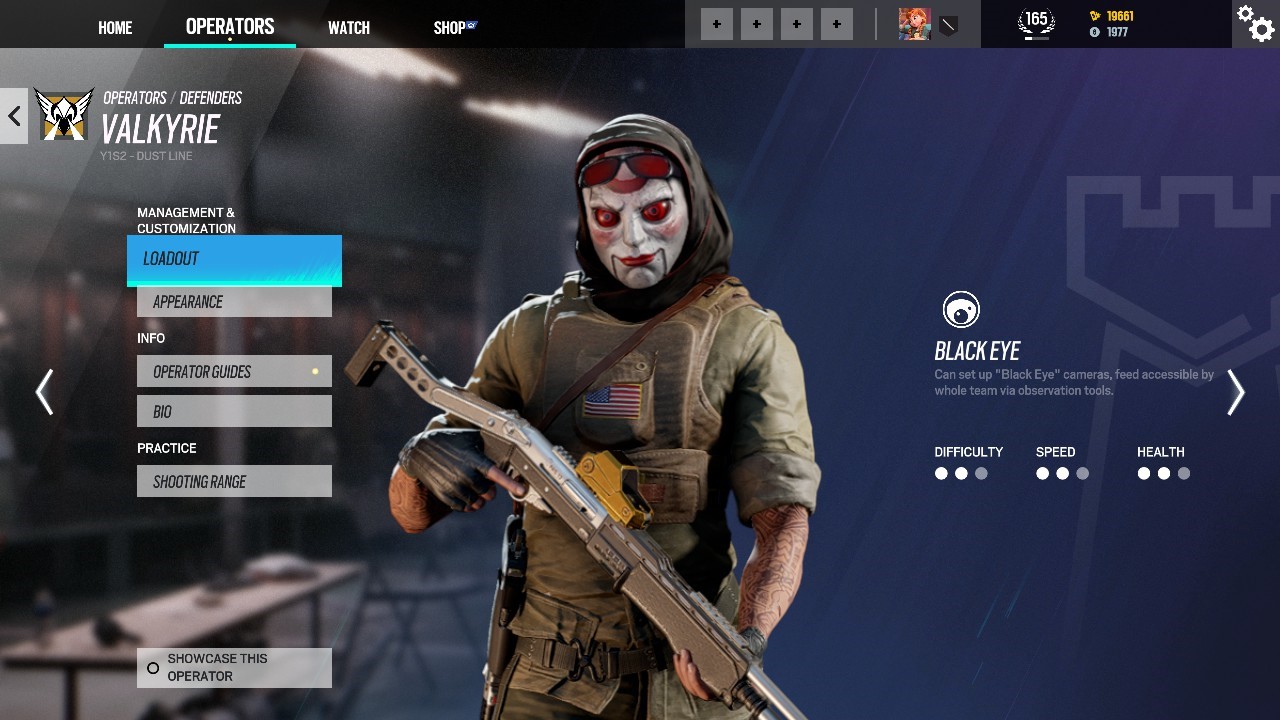Open the settings gear menu
The height and width of the screenshot is (720, 1280).
click(x=1255, y=24)
